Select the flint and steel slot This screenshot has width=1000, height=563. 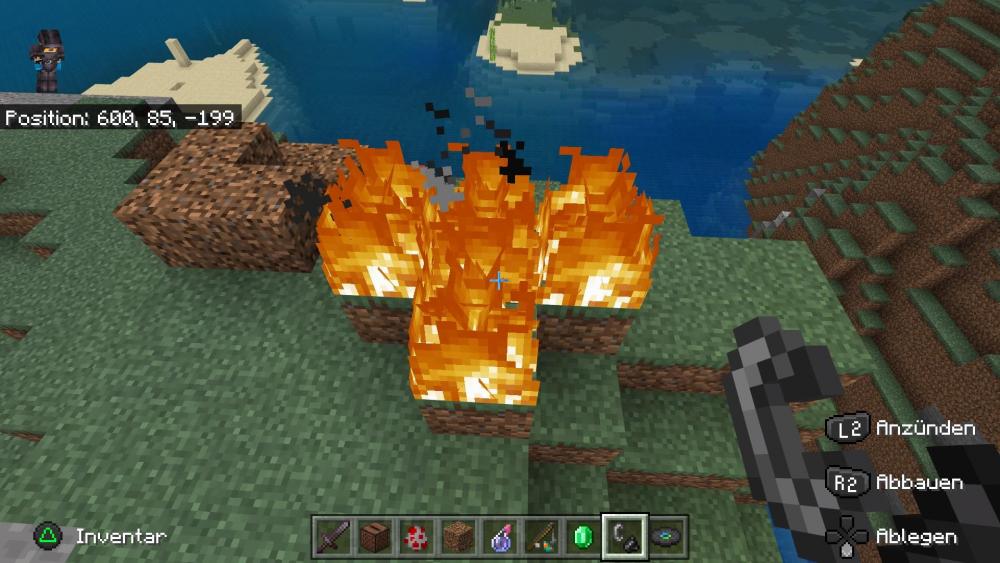tap(625, 536)
